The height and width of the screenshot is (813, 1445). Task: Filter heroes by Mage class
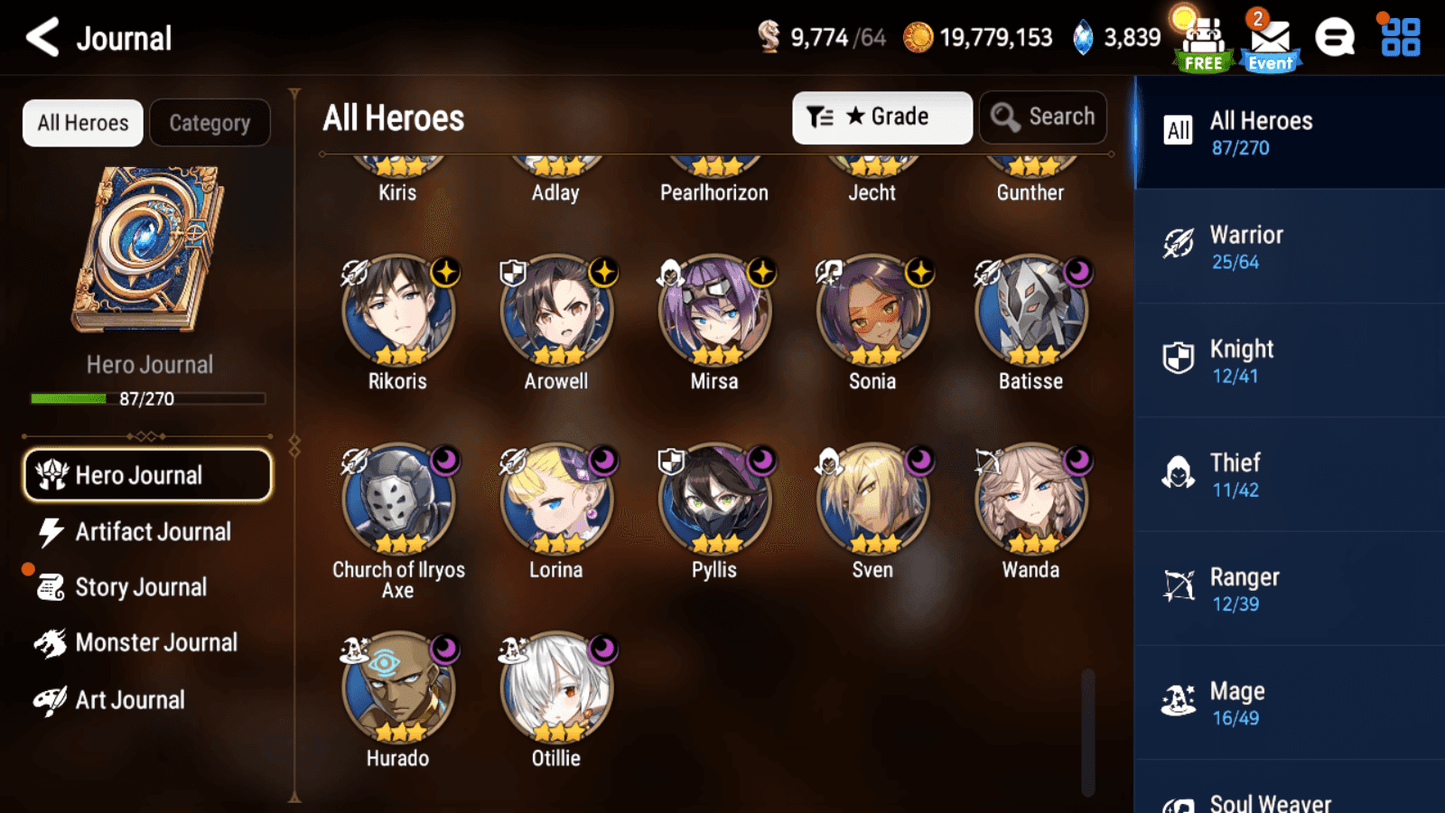1288,702
